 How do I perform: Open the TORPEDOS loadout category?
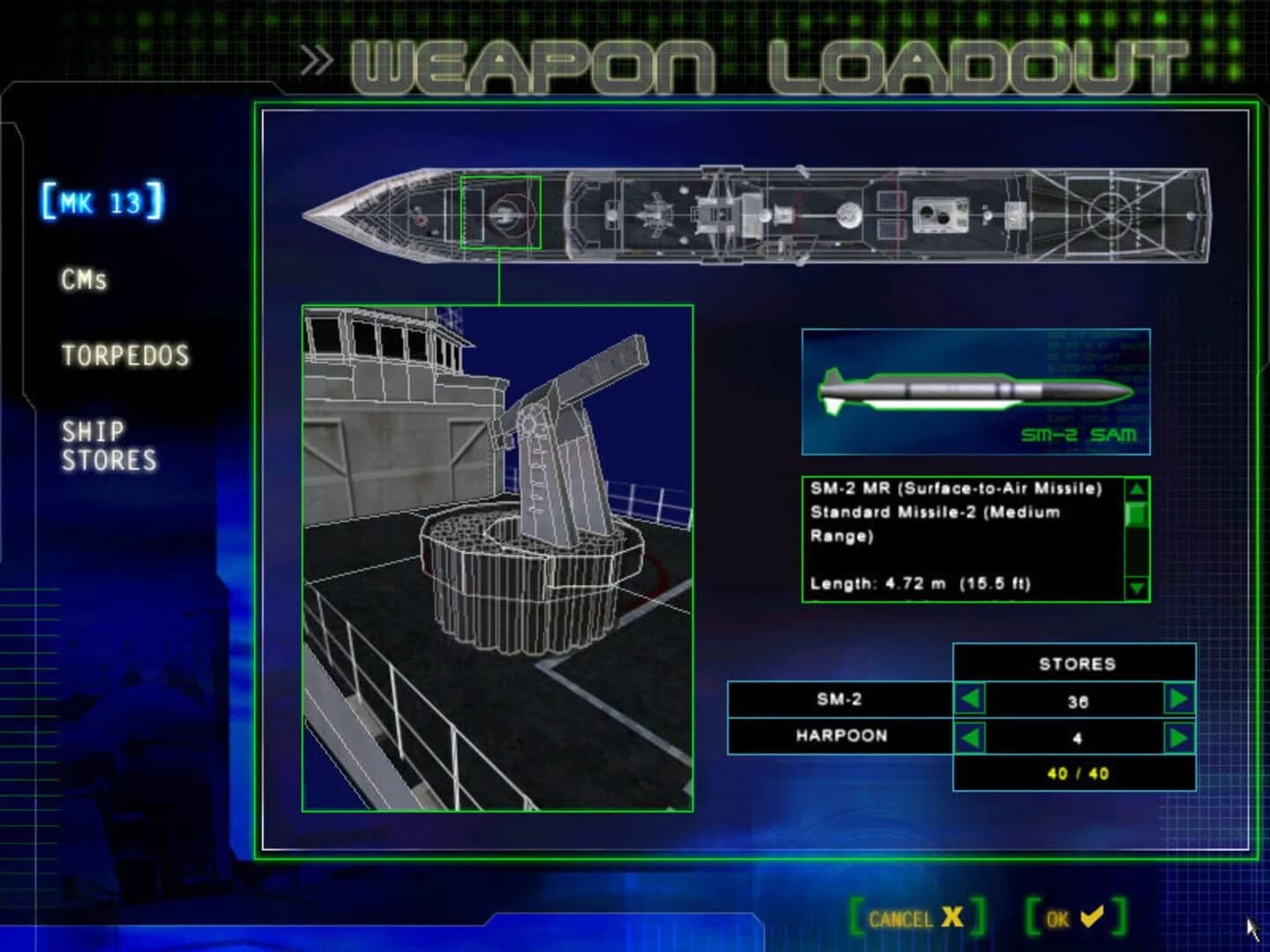point(125,356)
